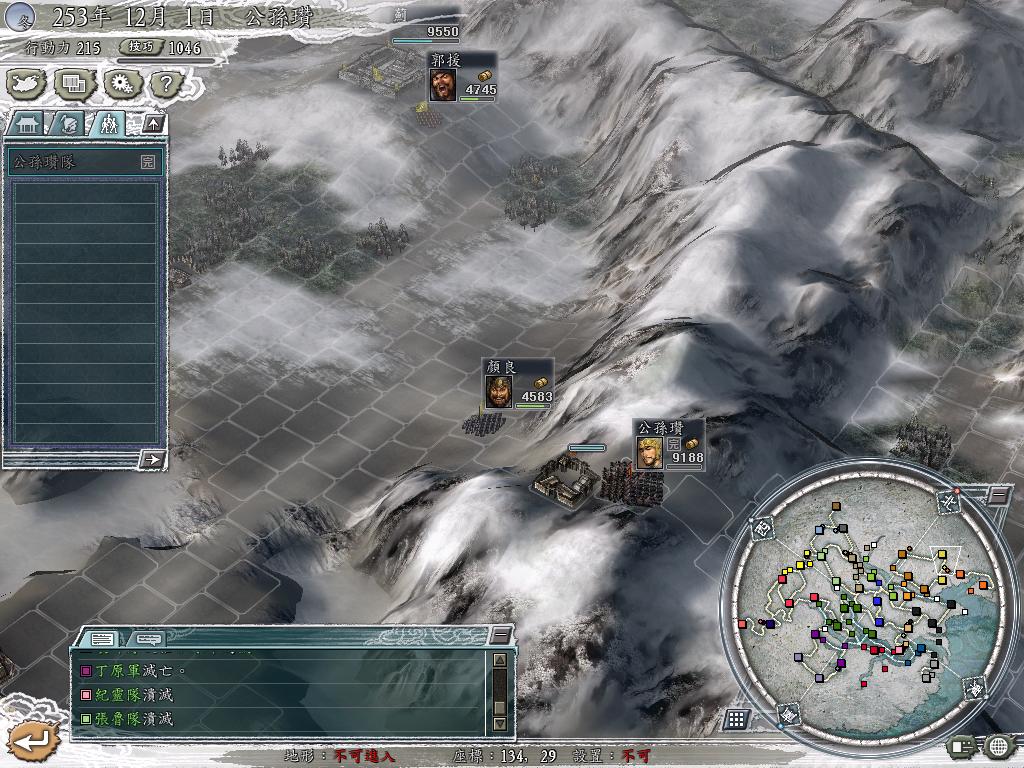
Task: Select the troop units tab
Action: (x=107, y=124)
